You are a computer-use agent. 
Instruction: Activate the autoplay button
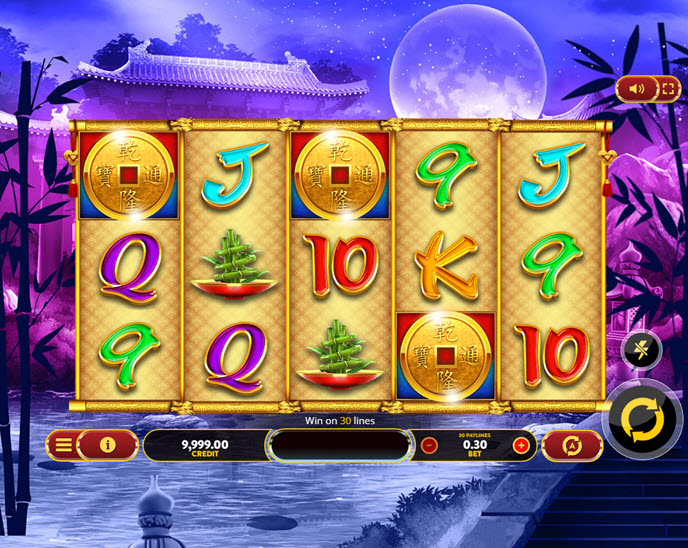pyautogui.click(x=572, y=446)
